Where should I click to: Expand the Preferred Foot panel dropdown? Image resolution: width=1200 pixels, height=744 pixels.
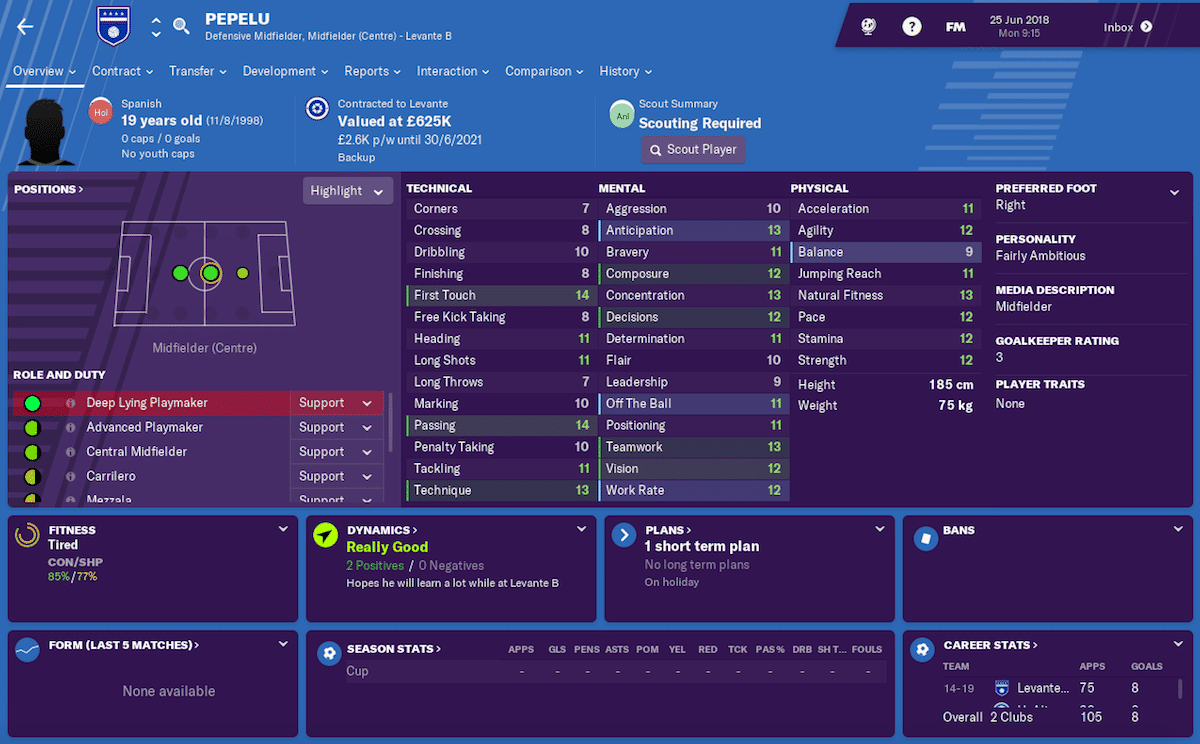pyautogui.click(x=1175, y=192)
